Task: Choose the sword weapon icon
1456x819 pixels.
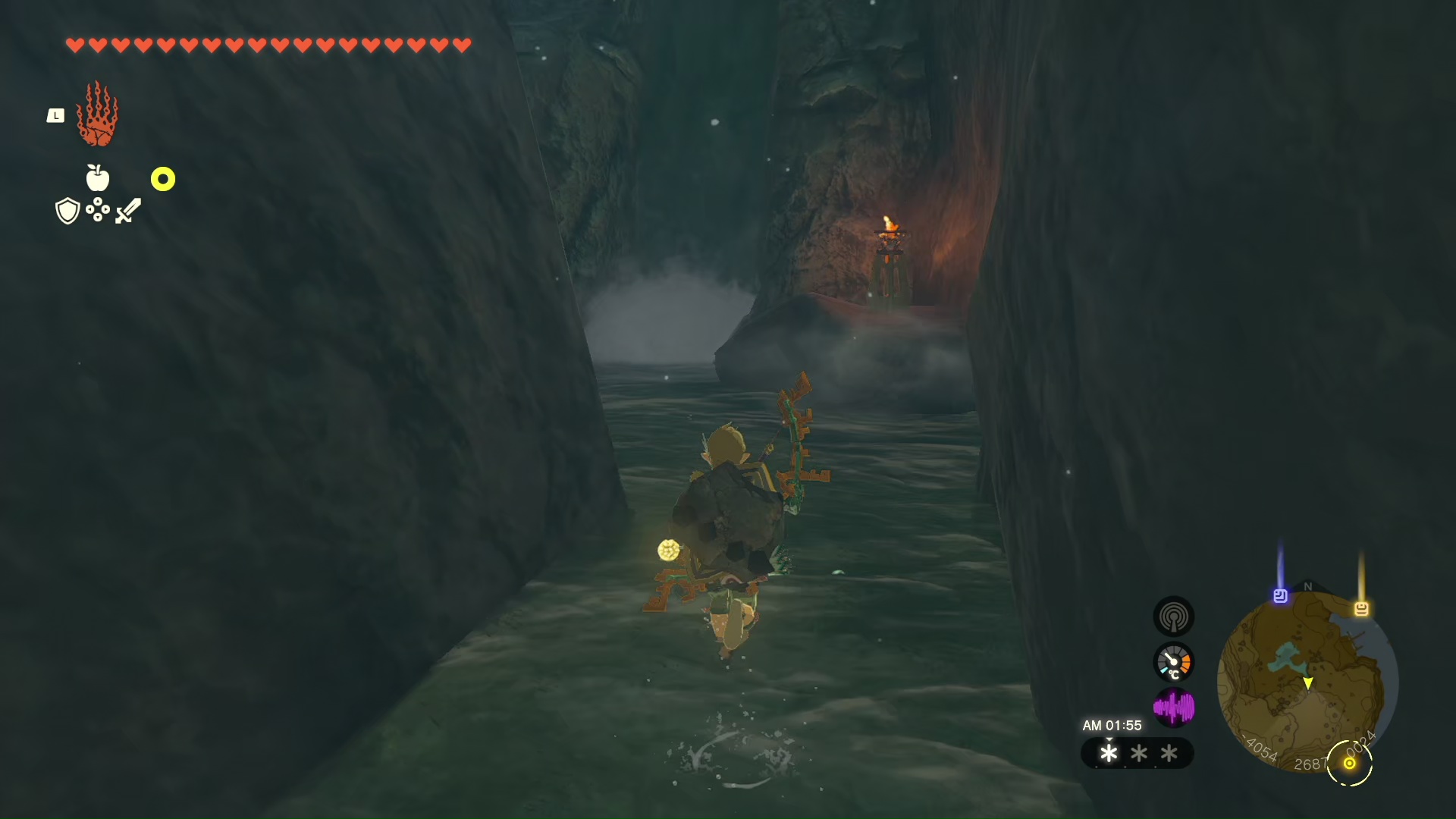Action: click(x=128, y=210)
